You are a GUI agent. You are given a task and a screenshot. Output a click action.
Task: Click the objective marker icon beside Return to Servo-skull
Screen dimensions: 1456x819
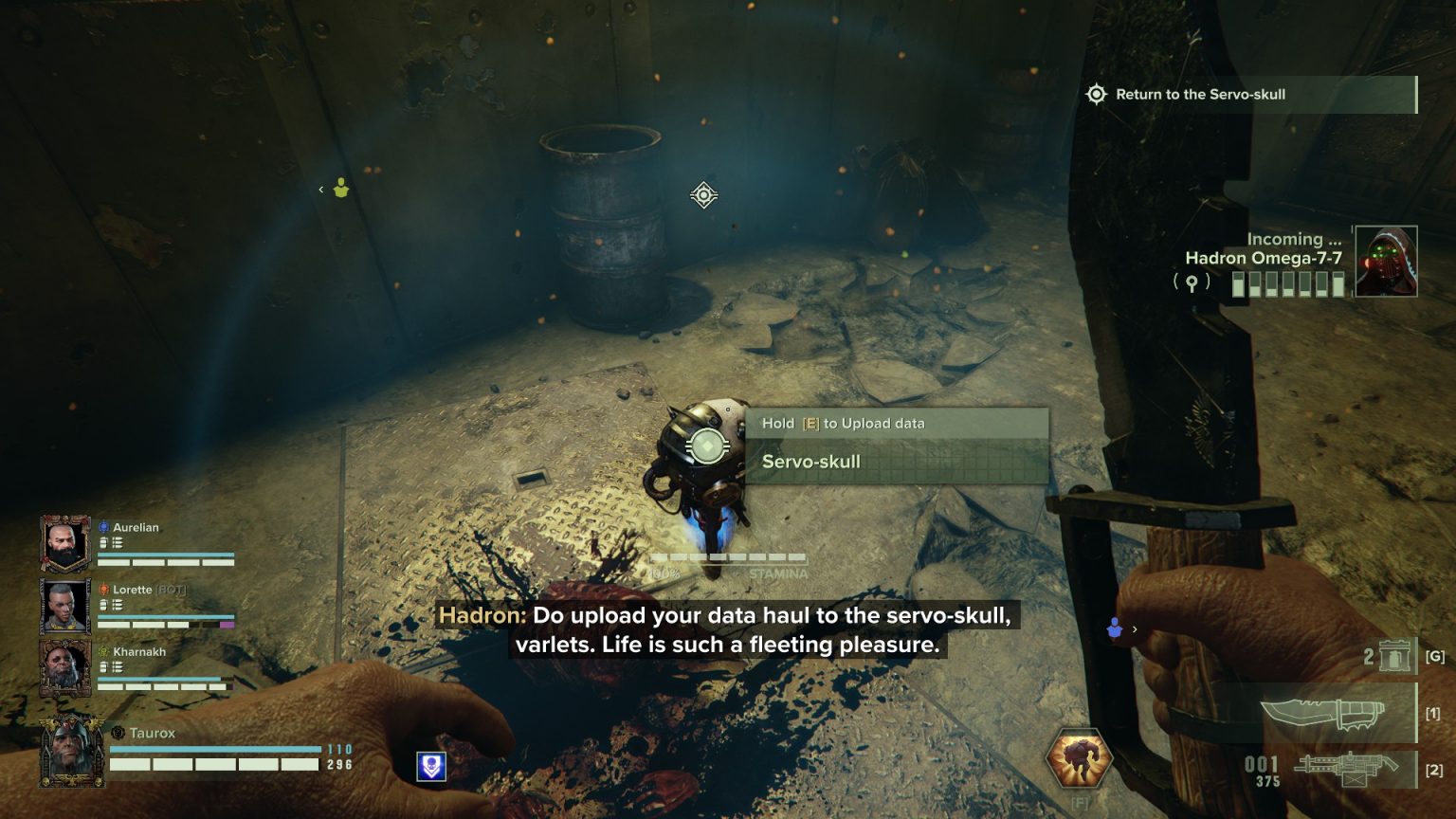[1097, 94]
